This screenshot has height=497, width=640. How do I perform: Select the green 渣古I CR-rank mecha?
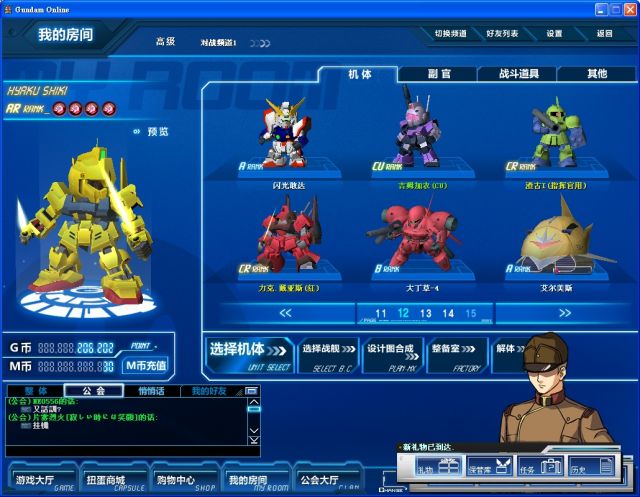click(x=558, y=137)
